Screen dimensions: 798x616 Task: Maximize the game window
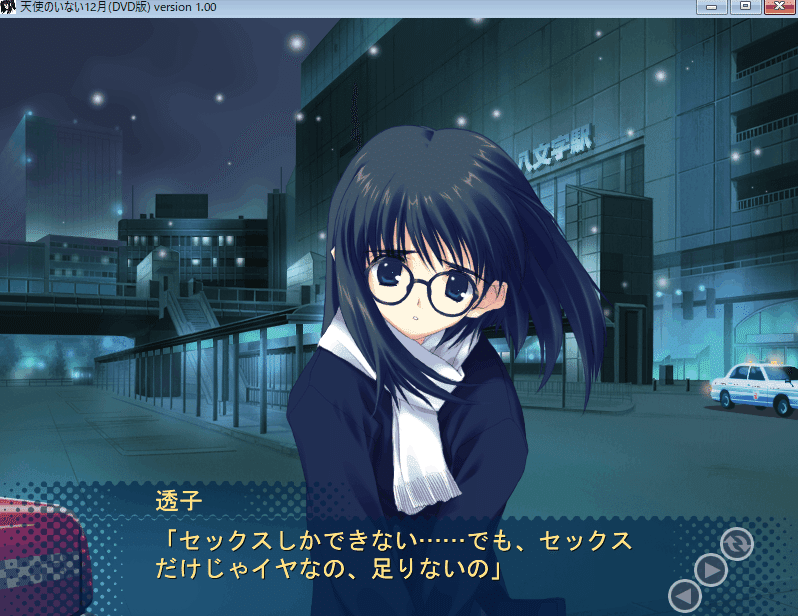745,7
